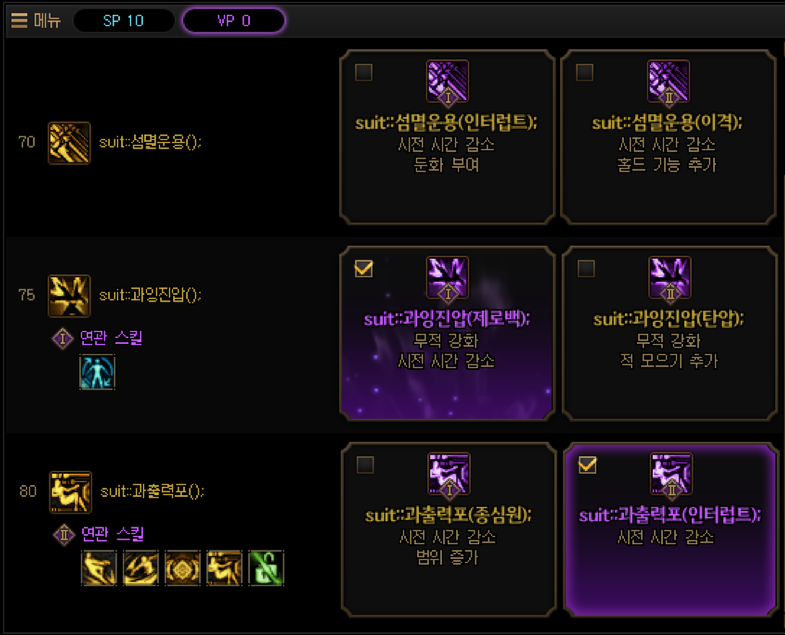Click the 섬멸운용(이격) enhancement icon

pos(669,81)
